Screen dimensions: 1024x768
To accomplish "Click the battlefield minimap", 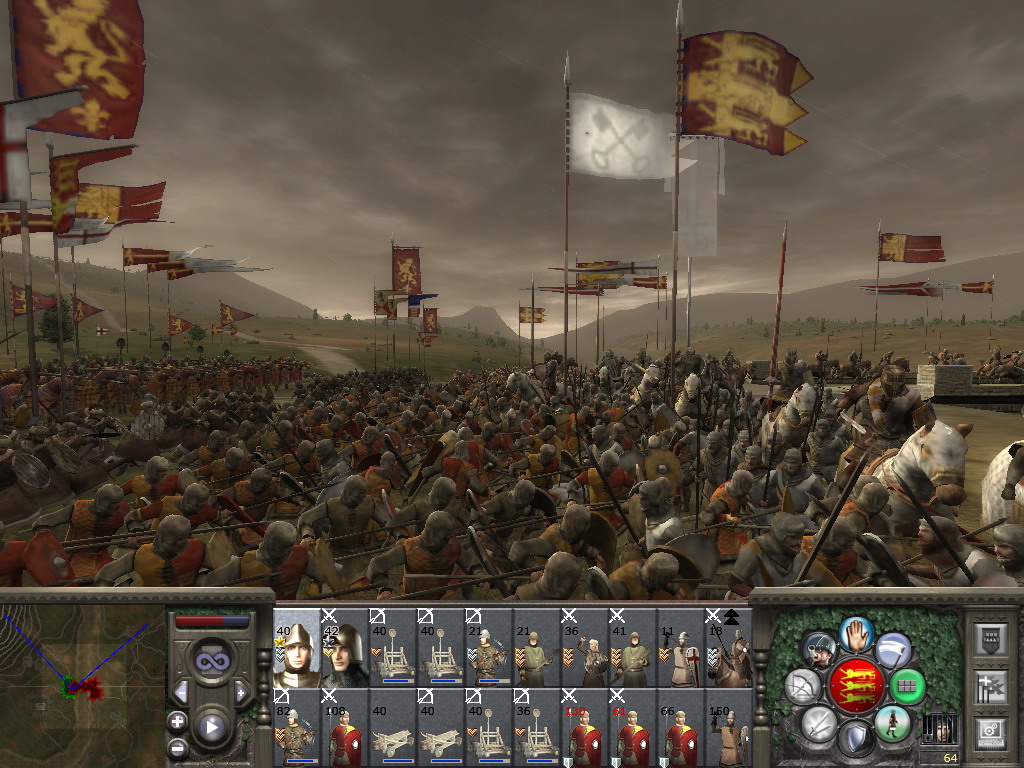I will (82, 686).
